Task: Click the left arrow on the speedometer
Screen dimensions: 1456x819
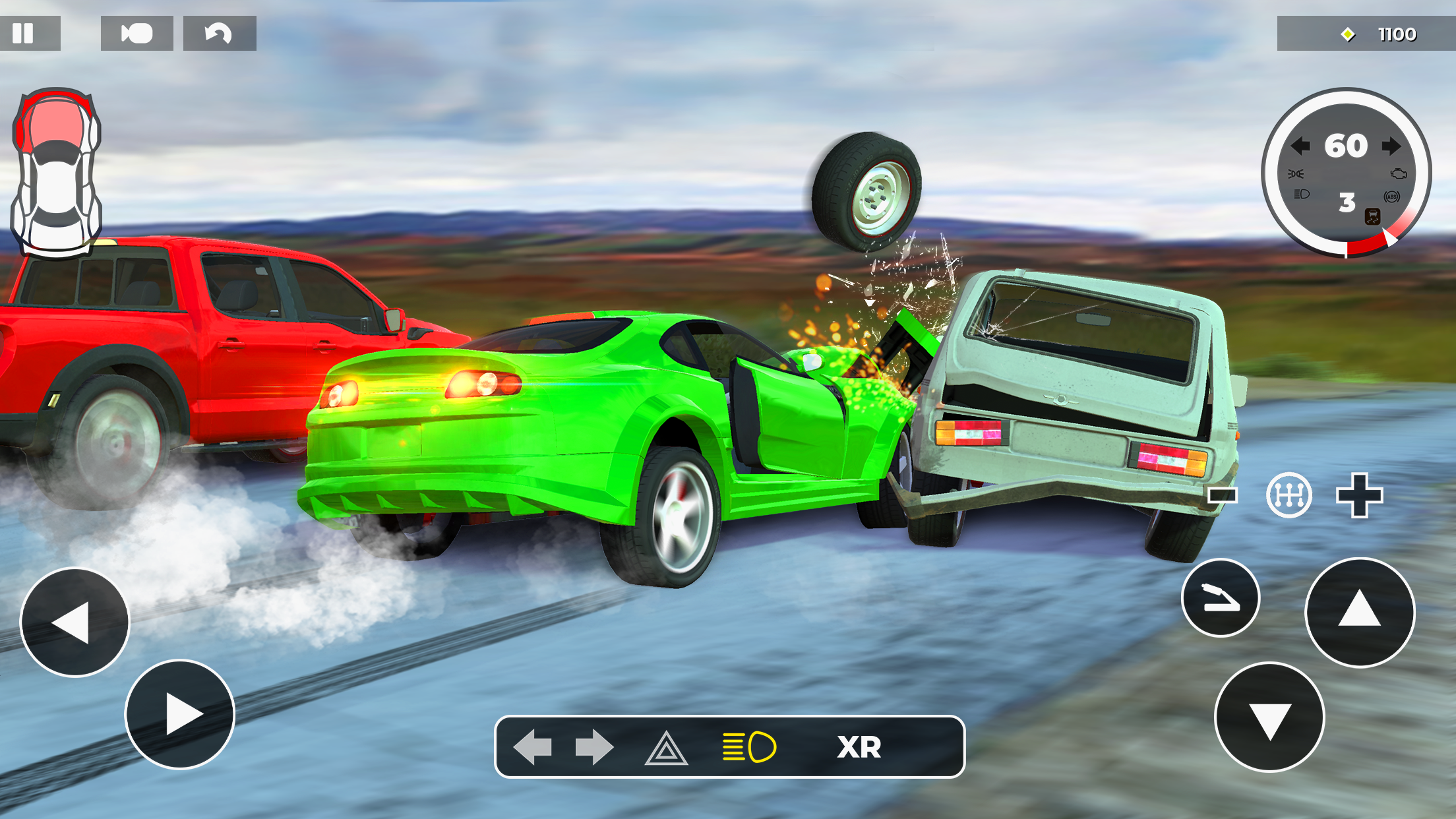Action: tap(1302, 146)
